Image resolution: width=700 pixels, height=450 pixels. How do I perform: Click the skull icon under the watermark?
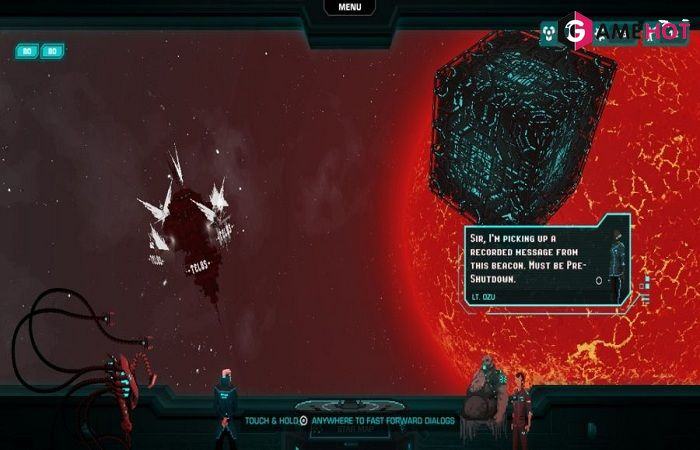[x=549, y=32]
